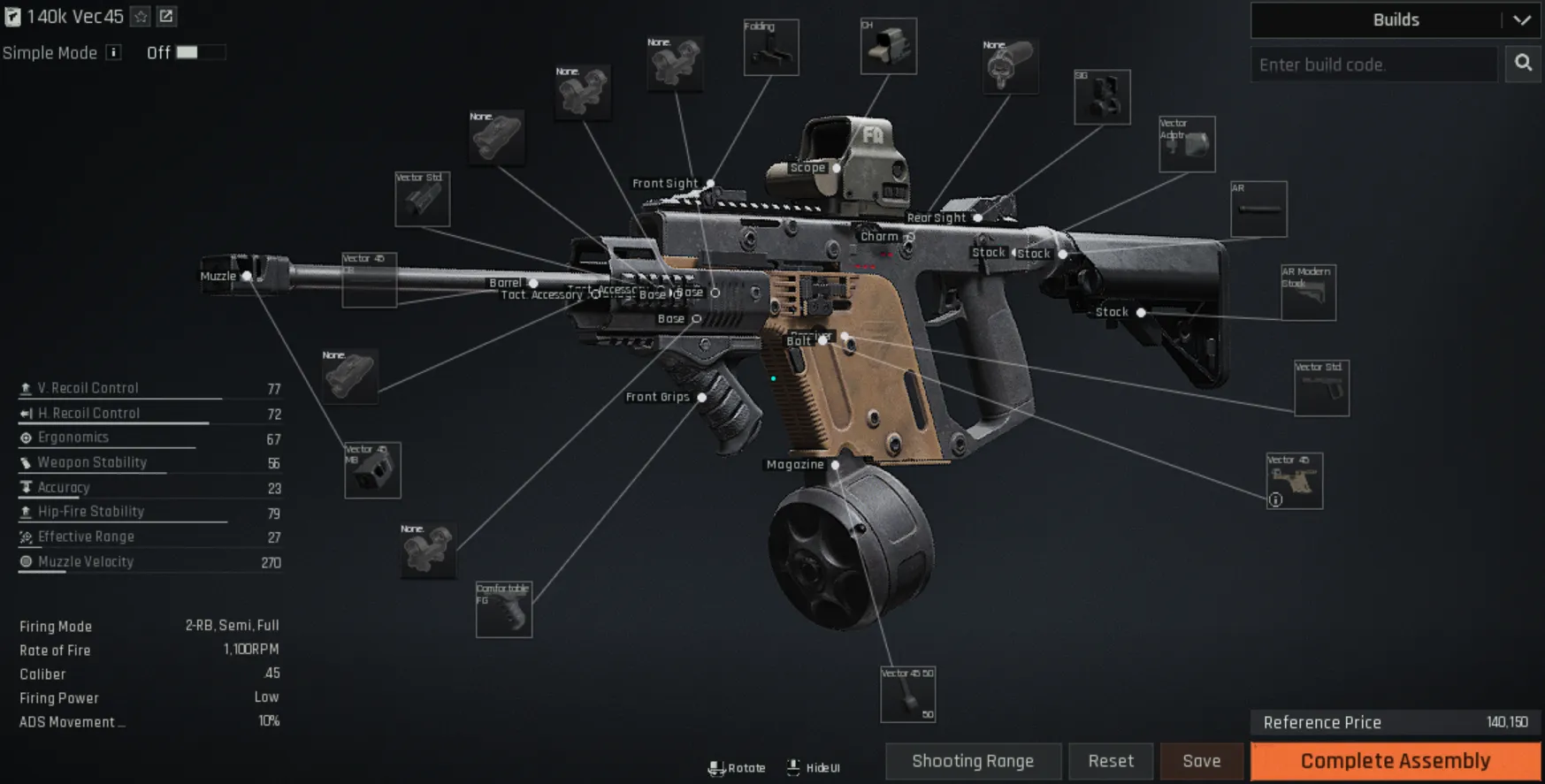
Task: Click the Complete Assembly button
Action: [x=1396, y=760]
